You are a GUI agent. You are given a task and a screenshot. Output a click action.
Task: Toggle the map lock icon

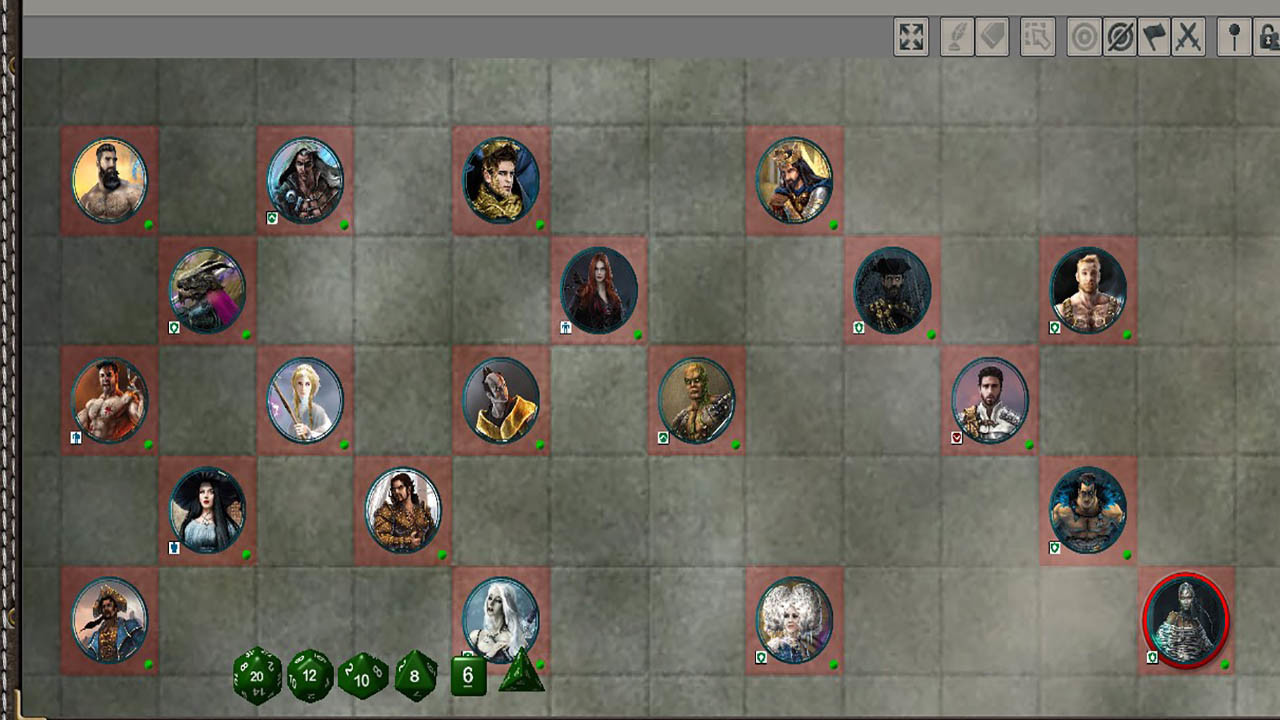[1267, 37]
